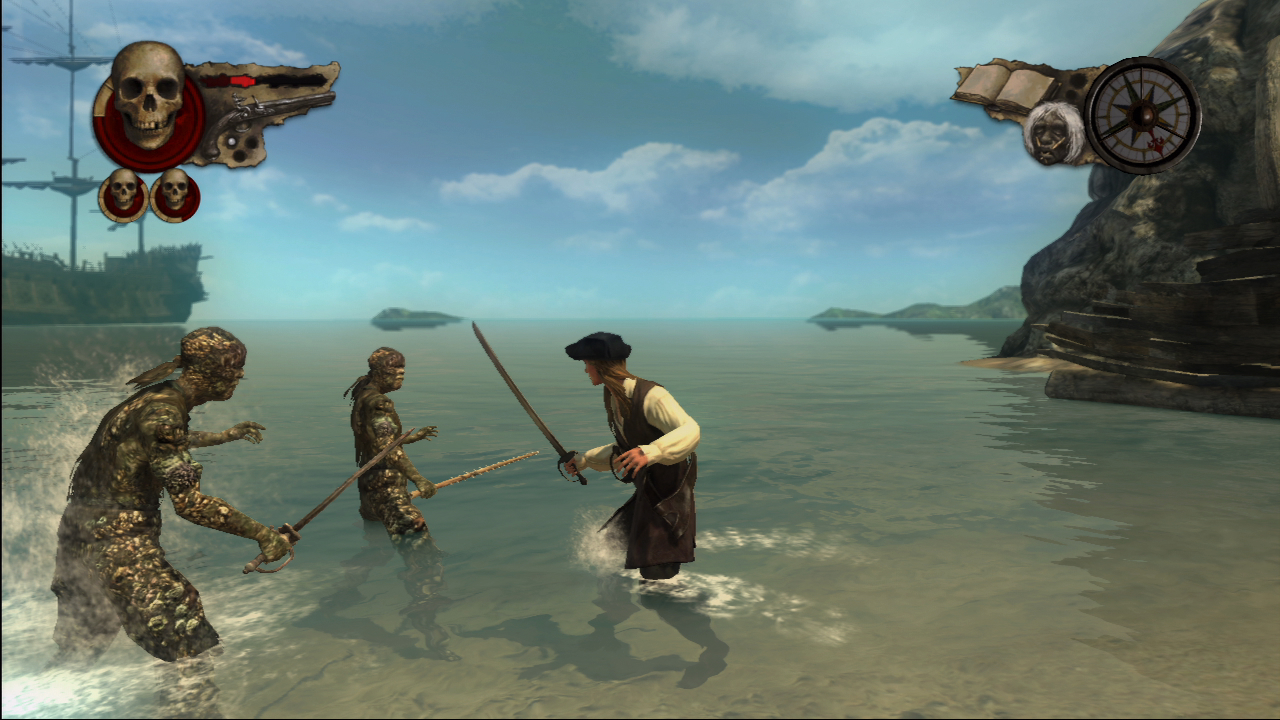Click the compass
Image resolution: width=1280 pixels, height=720 pixels.
(1142, 114)
